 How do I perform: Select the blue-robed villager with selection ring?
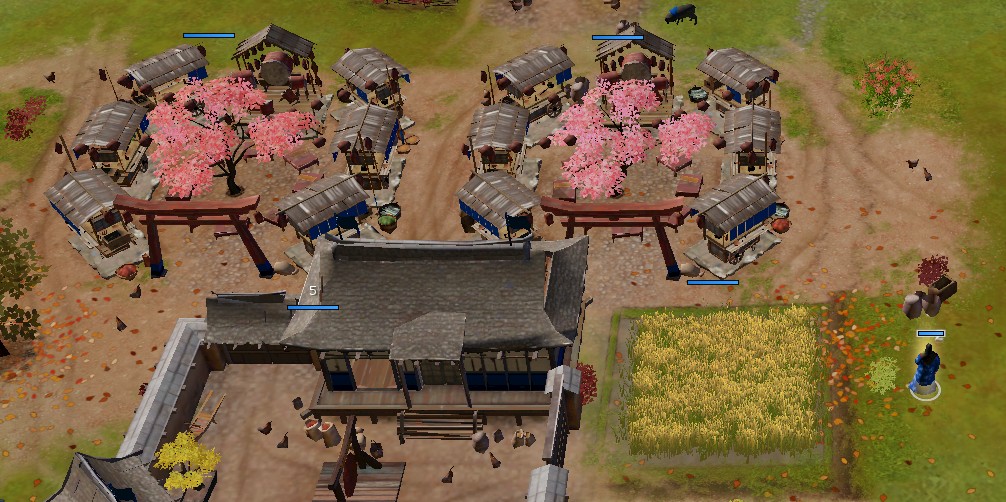coord(927,369)
